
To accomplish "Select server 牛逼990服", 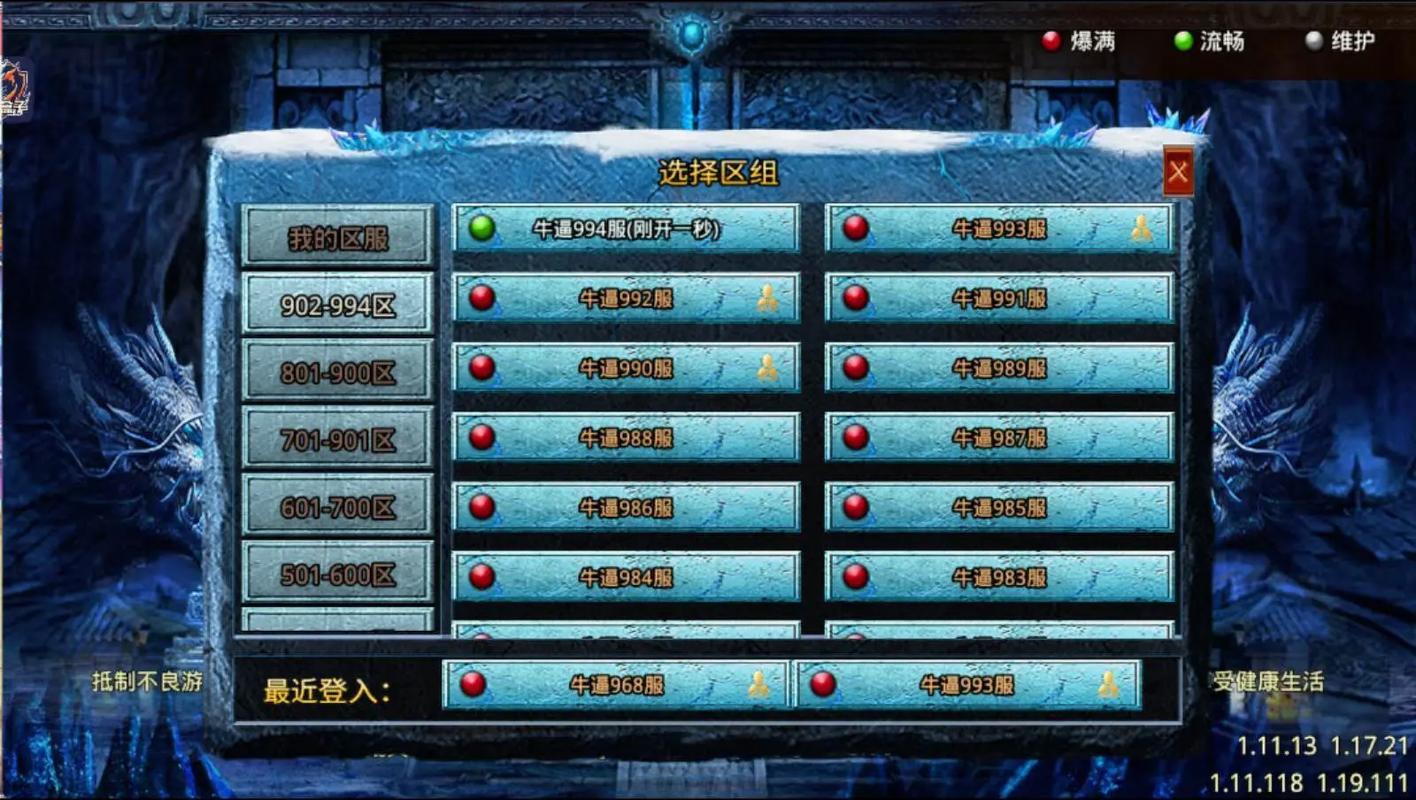I will (x=626, y=368).
